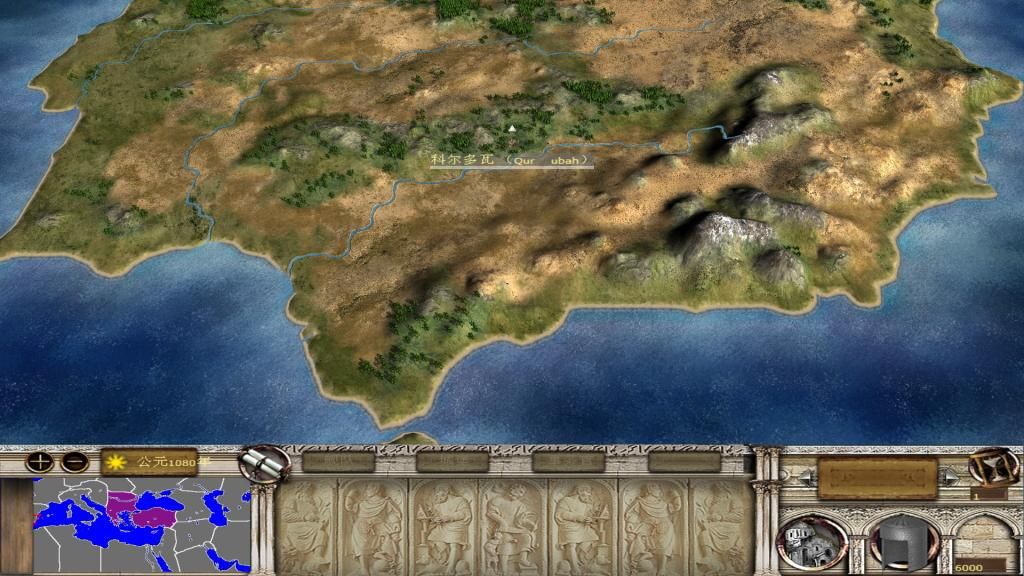Click the minimap zoom-in plus button
This screenshot has width=1024, height=576.
coord(39,463)
